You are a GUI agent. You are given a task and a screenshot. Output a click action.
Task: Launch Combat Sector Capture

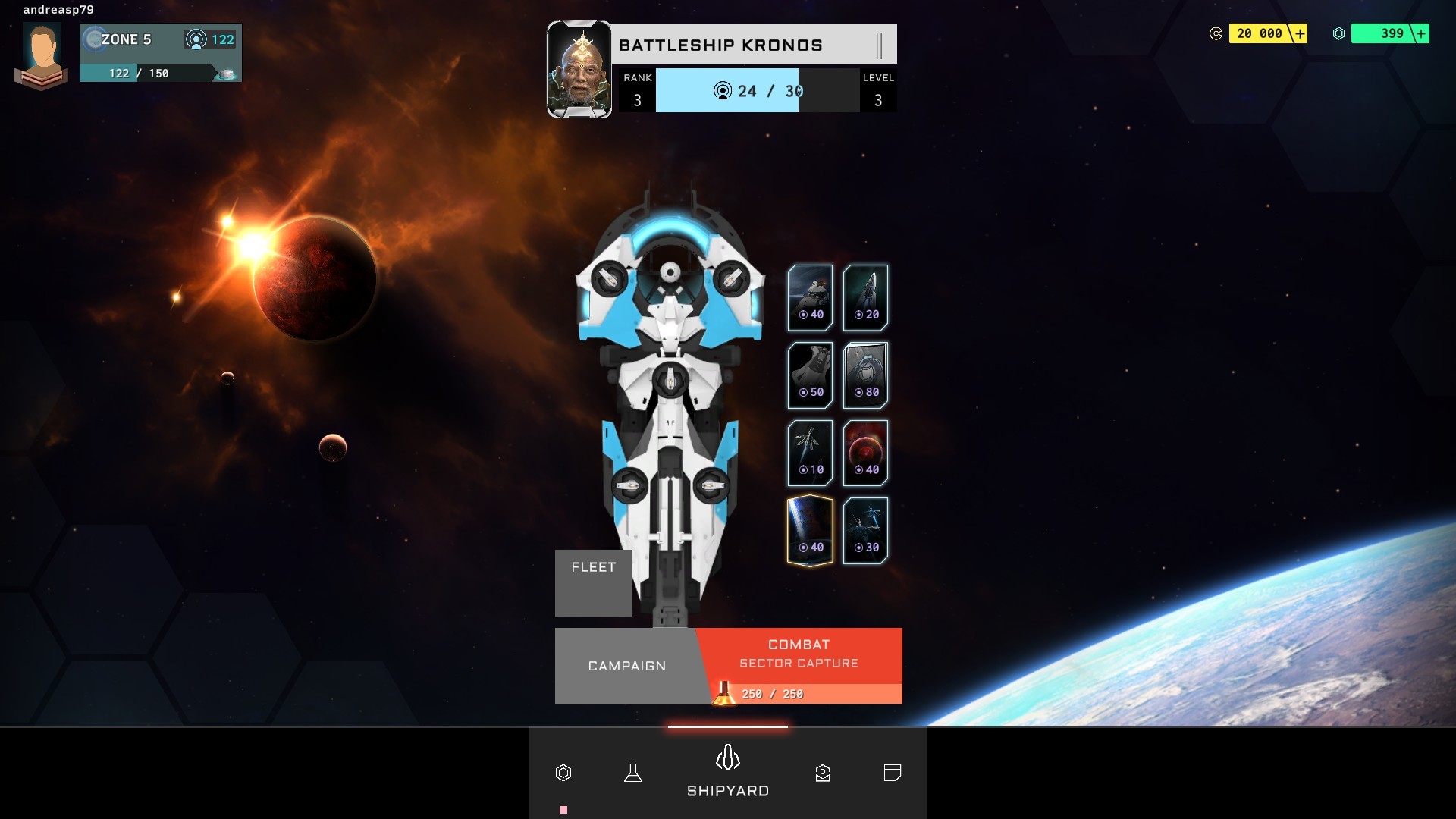pos(797,653)
